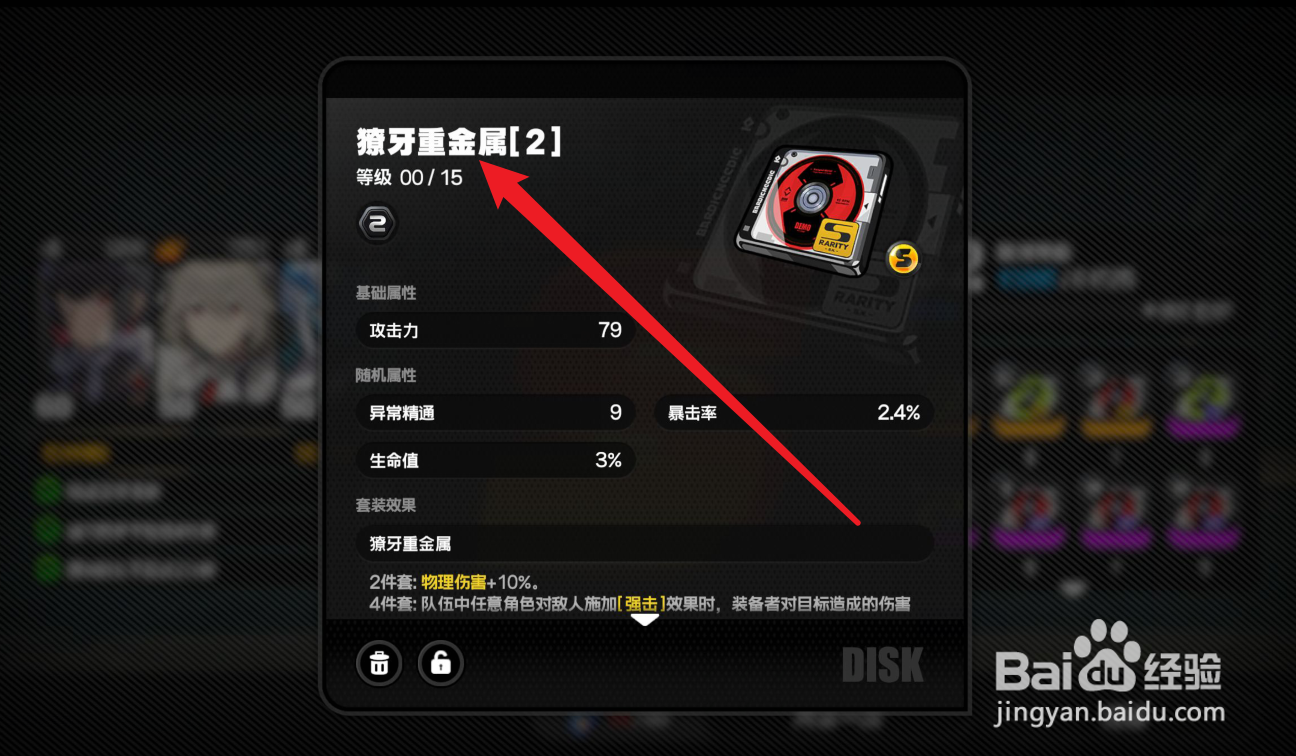Expand set effect text via down arrow

tap(645, 620)
